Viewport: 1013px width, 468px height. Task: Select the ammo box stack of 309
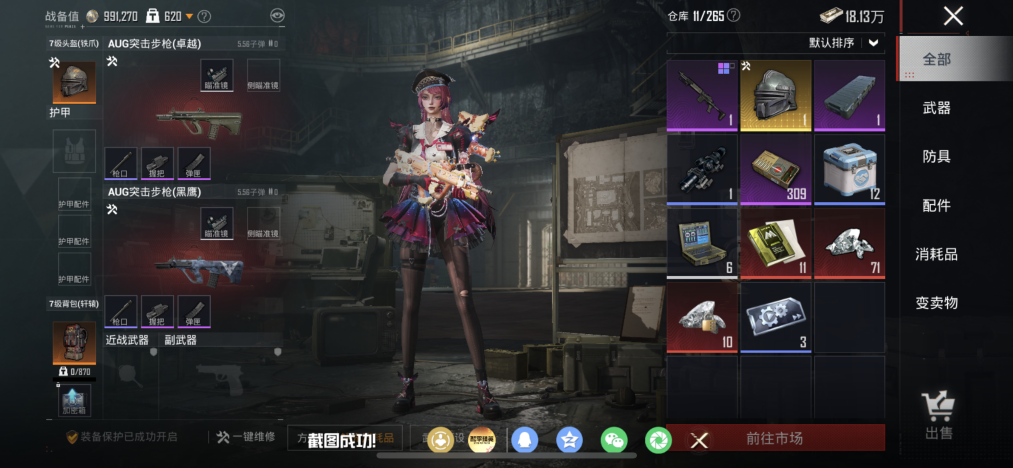(775, 169)
